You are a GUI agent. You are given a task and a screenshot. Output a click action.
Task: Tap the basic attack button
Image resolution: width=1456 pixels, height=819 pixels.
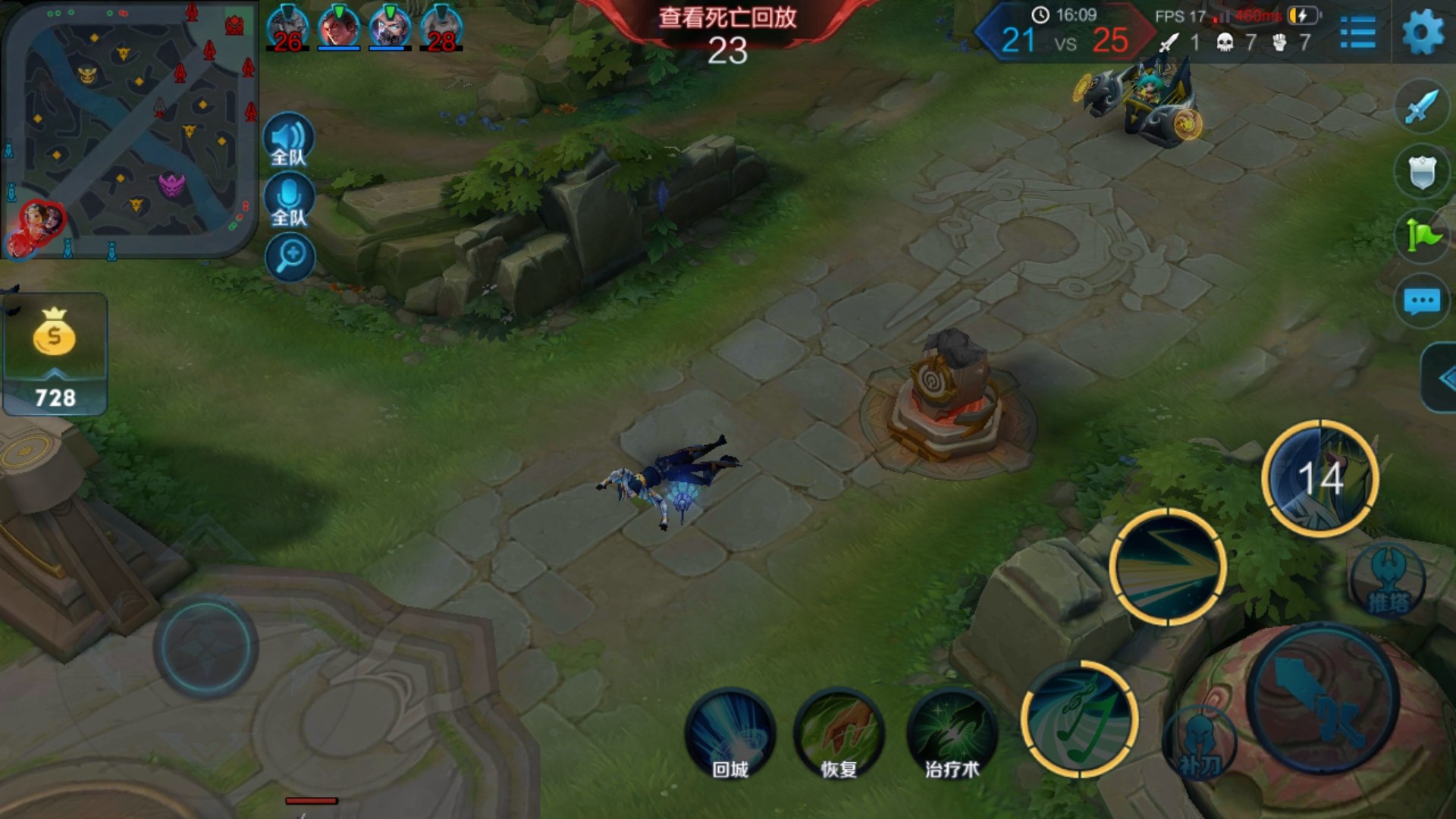[x=1323, y=698]
